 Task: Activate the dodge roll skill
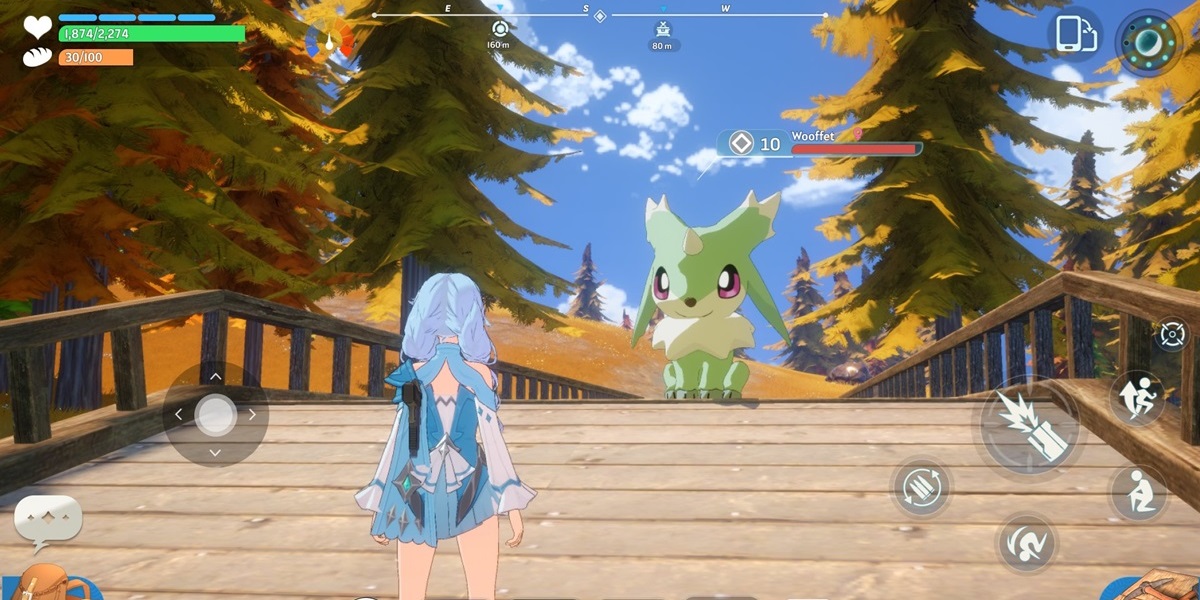click(1027, 543)
